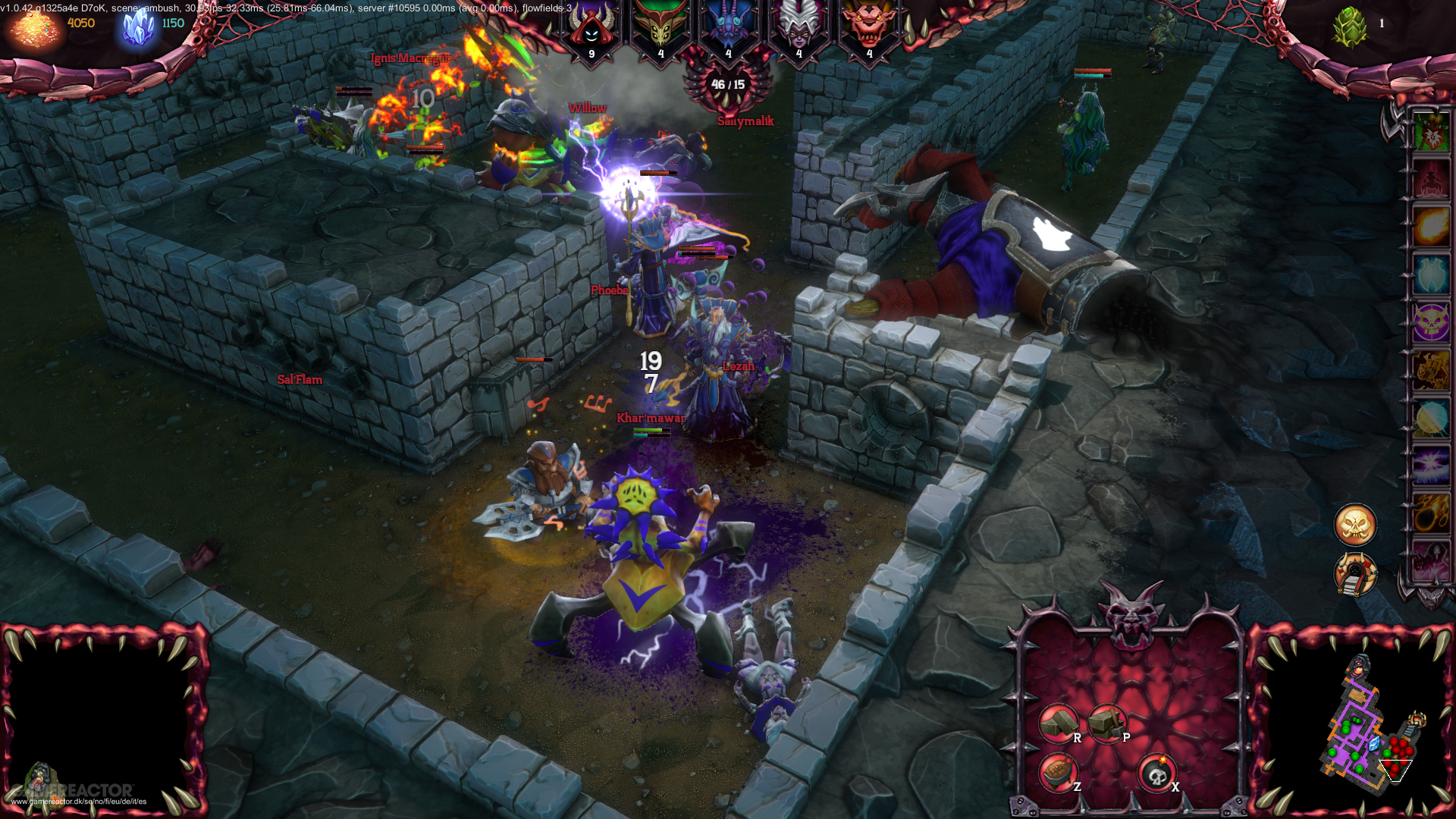
Task: Click the golden skull round button
Action: point(1355,525)
